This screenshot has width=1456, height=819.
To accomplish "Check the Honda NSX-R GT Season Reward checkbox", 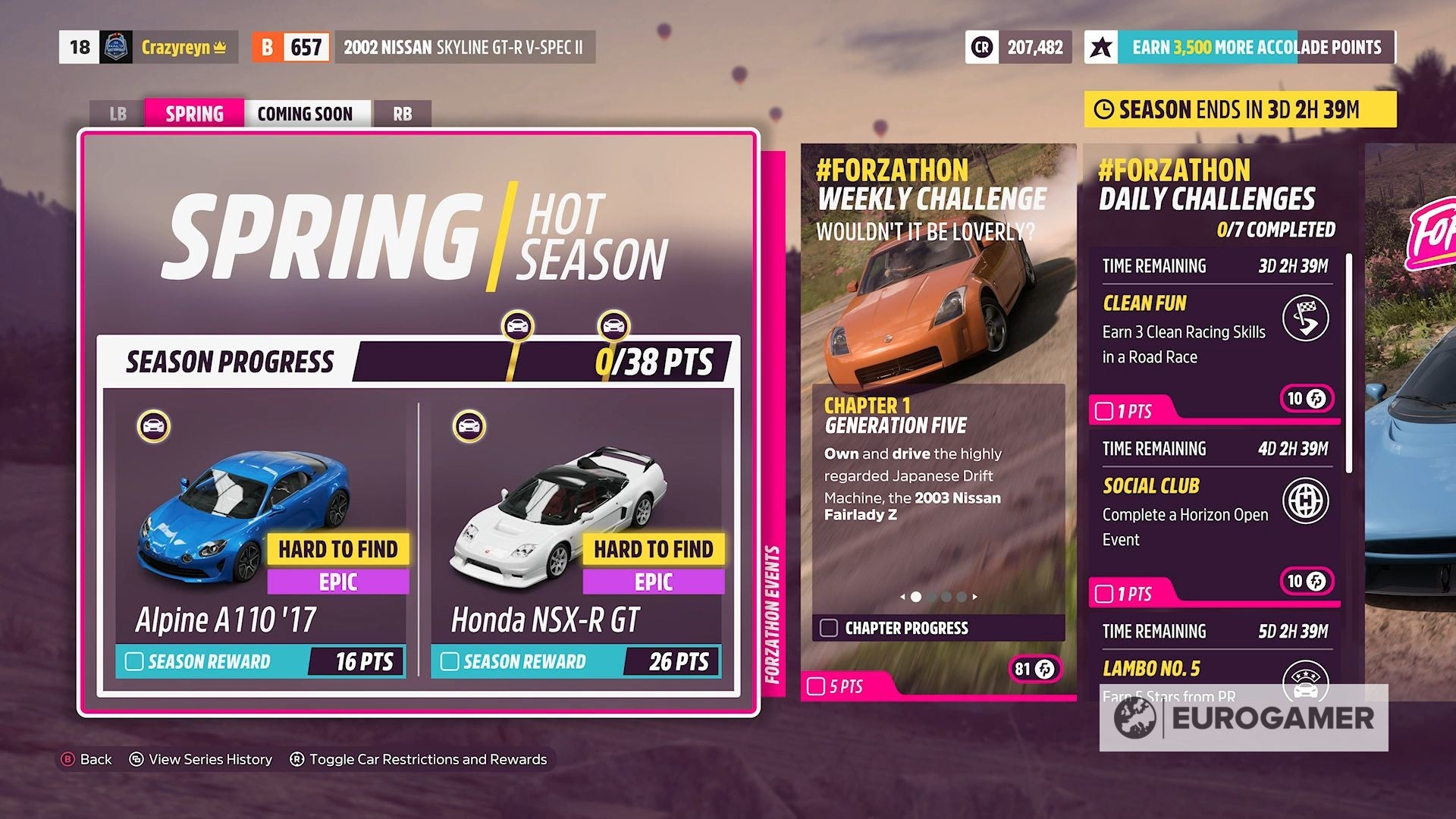I will [x=449, y=661].
